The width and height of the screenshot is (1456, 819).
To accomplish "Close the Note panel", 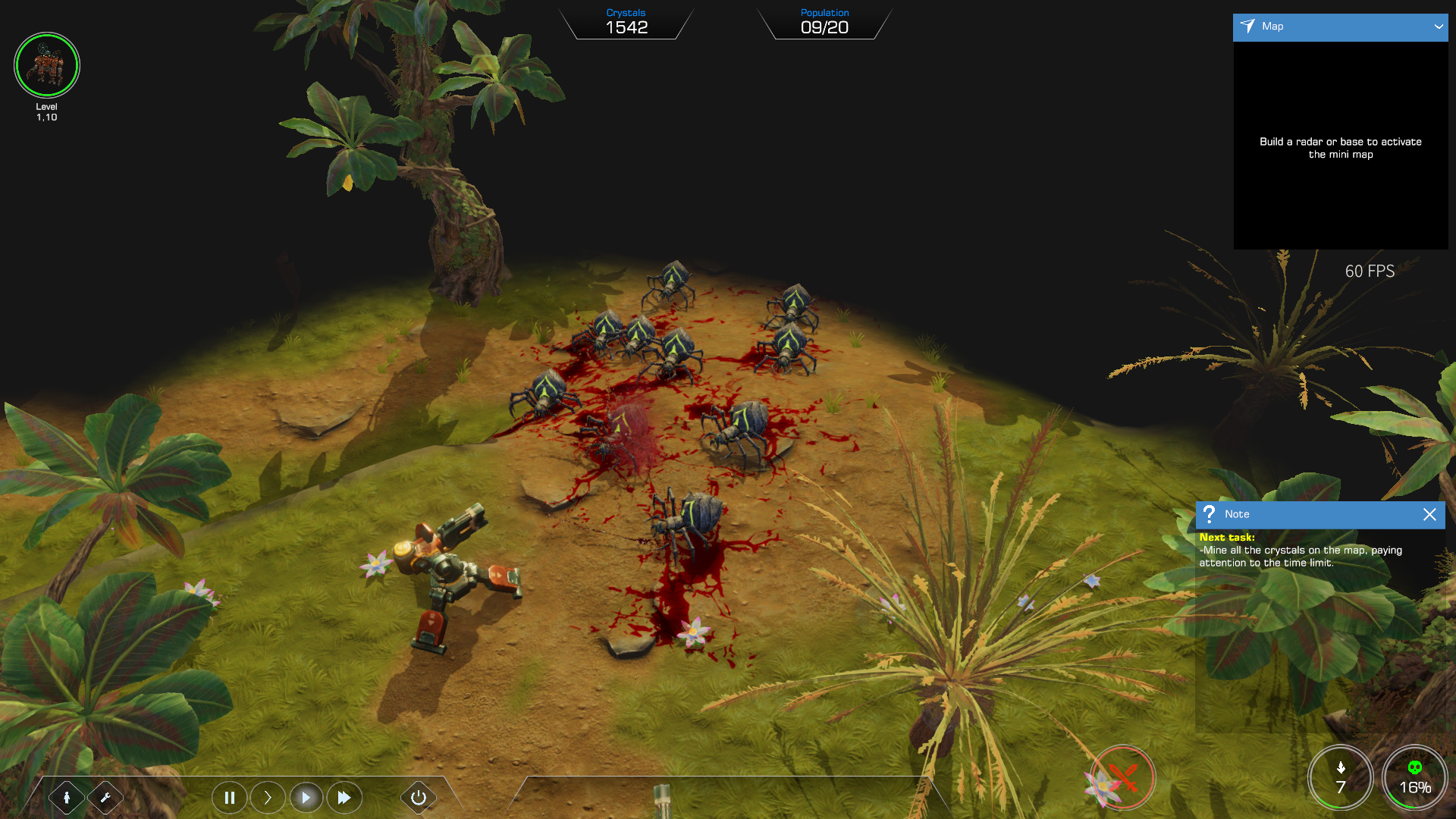I will [x=1429, y=514].
